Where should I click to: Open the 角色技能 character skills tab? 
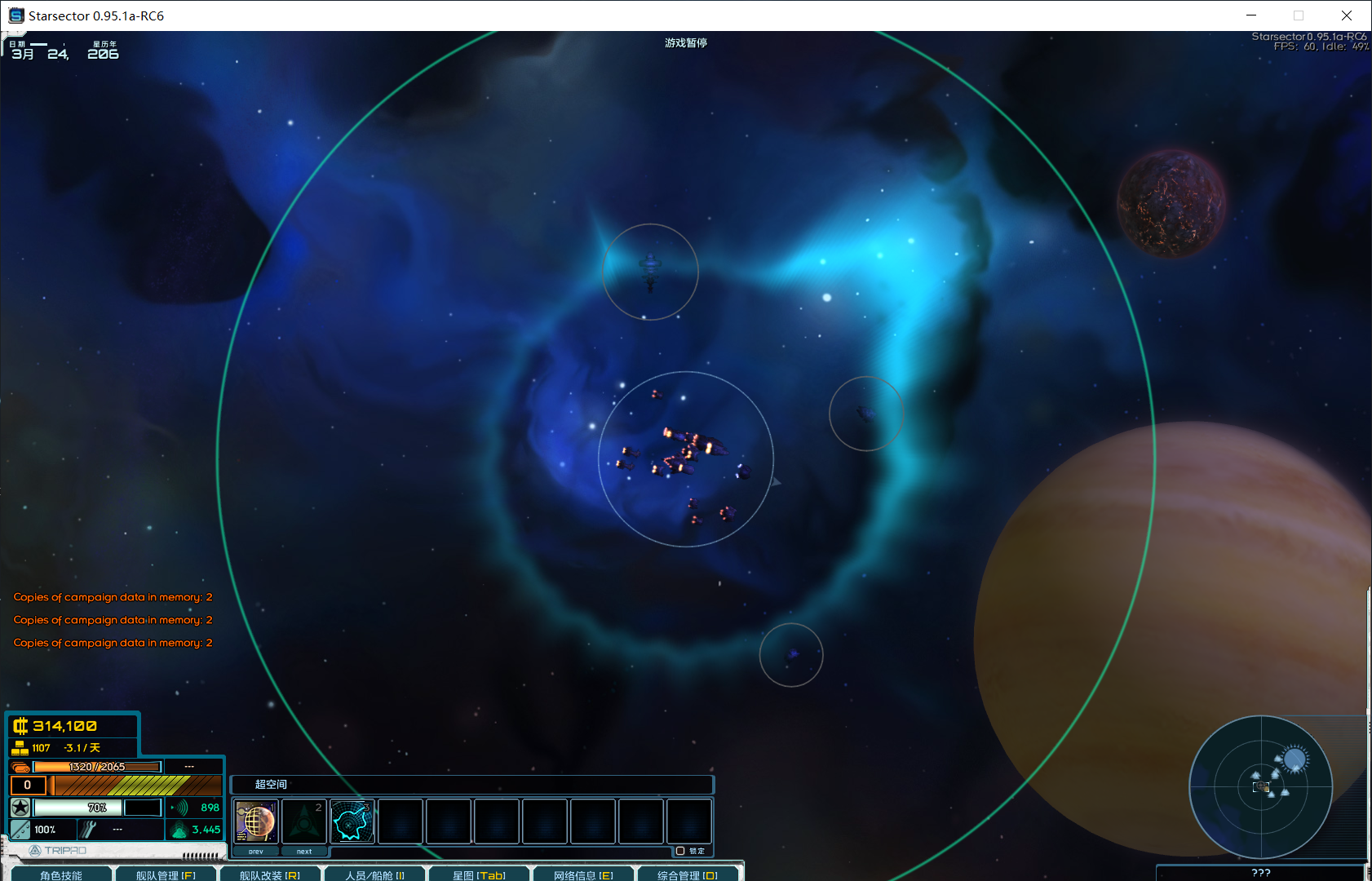(x=61, y=874)
